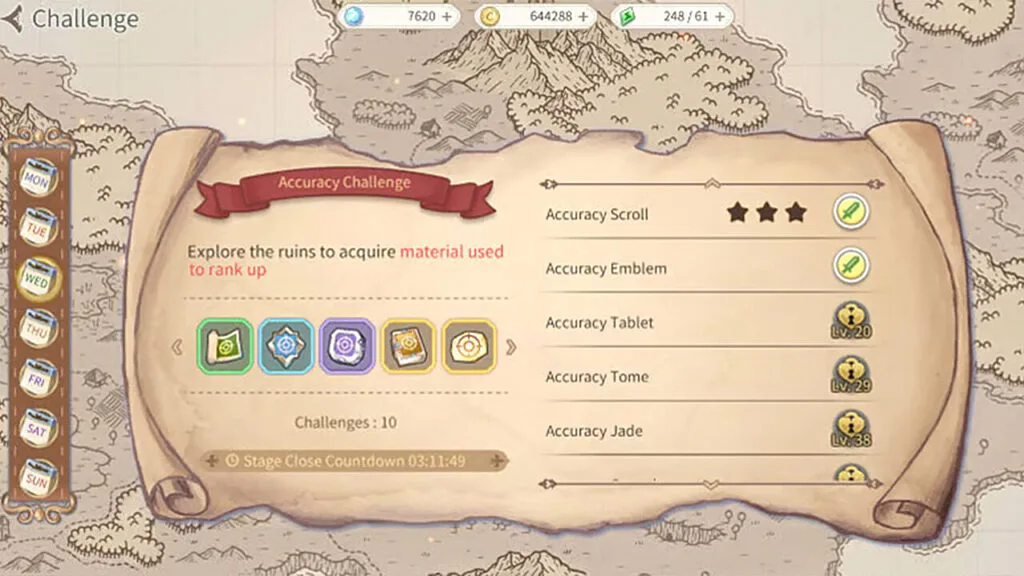The image size is (1024, 576).
Task: Show next rewards with right arrow
Action: [x=511, y=348]
